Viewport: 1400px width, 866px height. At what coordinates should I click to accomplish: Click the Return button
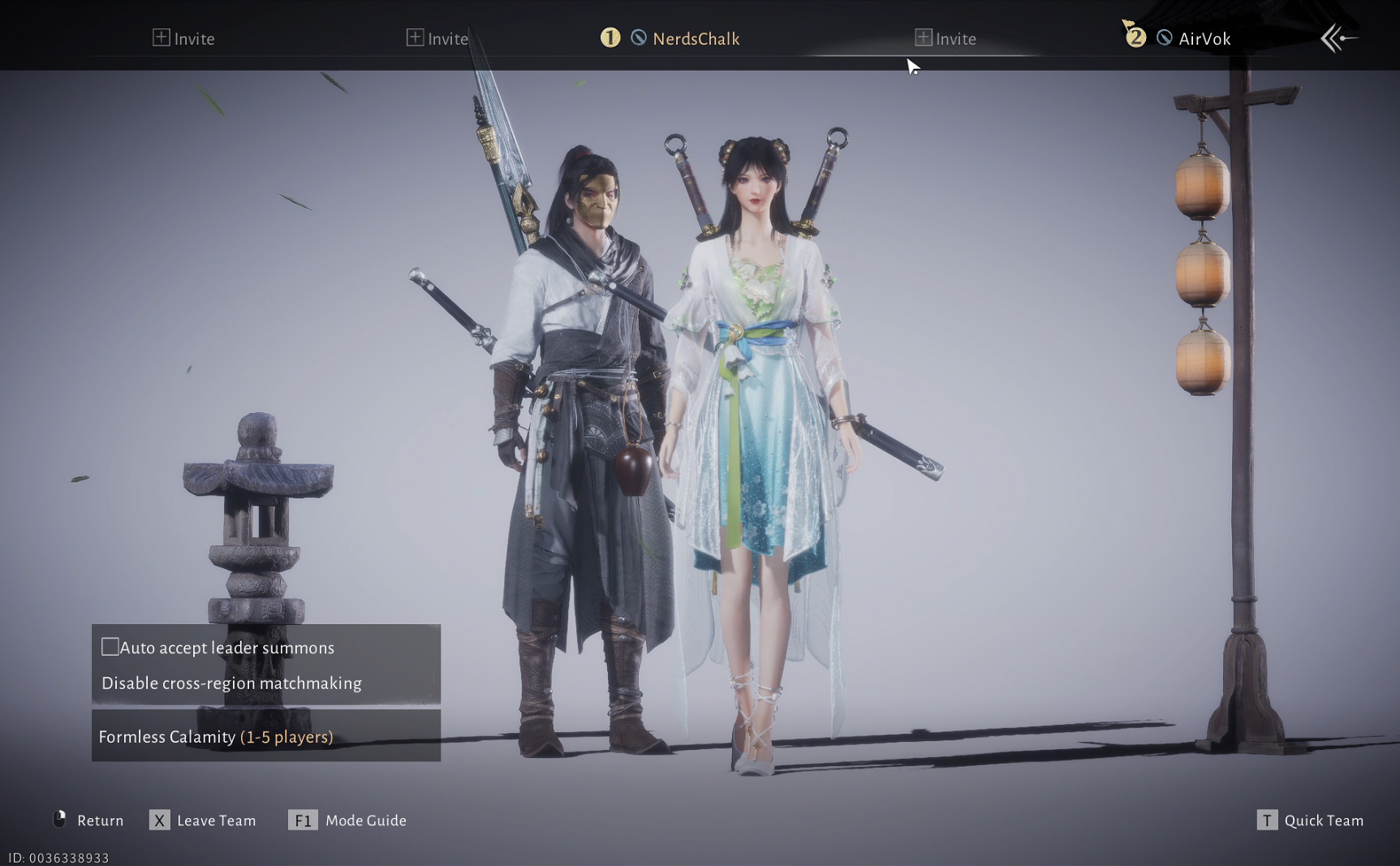coord(89,821)
